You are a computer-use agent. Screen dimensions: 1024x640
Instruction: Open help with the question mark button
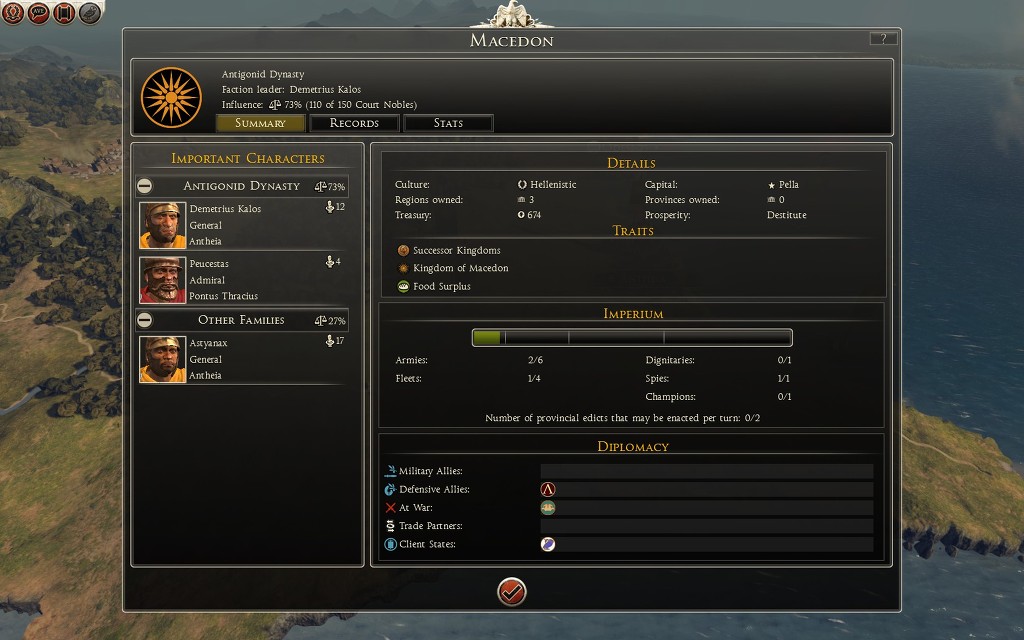[883, 39]
